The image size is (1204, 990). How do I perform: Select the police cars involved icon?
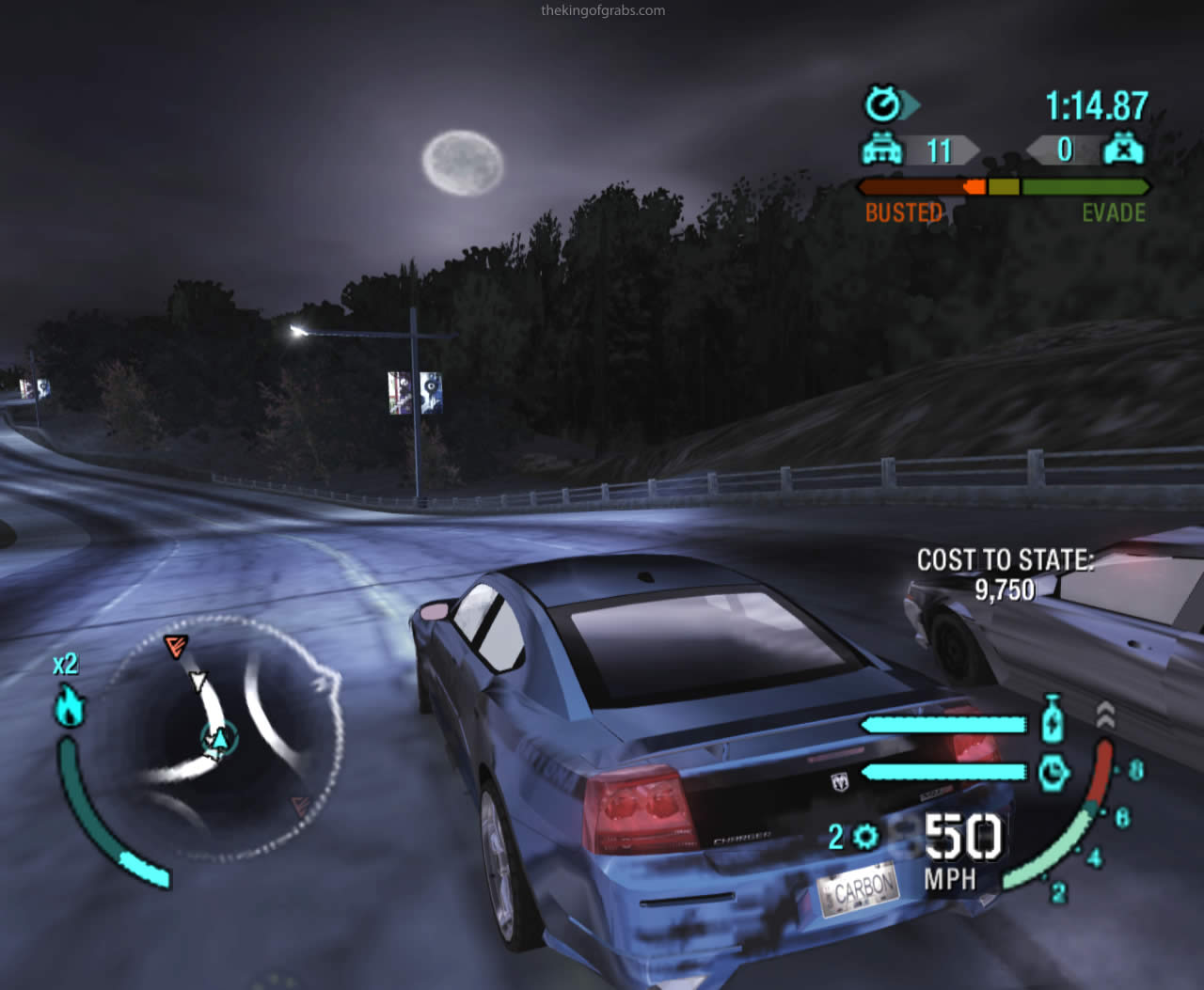tap(881, 149)
